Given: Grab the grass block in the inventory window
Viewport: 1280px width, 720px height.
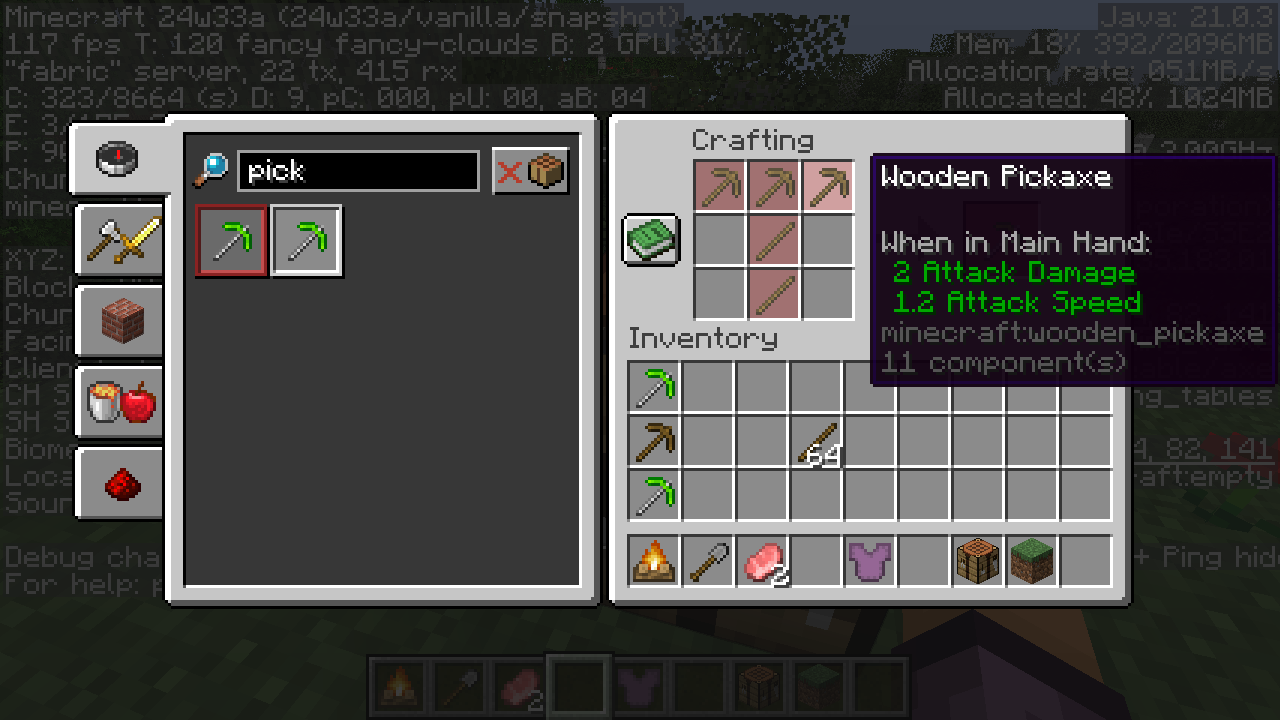Looking at the screenshot, I should [x=1032, y=560].
